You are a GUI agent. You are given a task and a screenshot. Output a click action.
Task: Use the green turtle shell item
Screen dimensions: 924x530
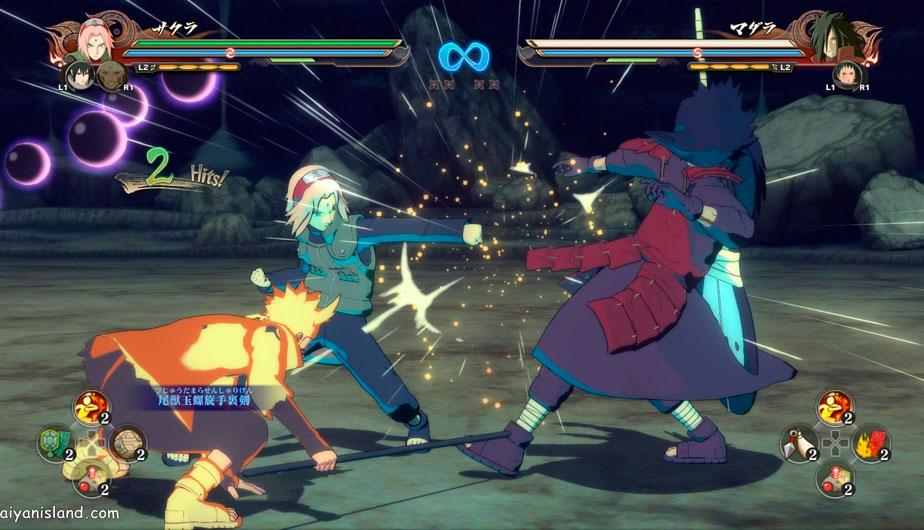(x=51, y=441)
